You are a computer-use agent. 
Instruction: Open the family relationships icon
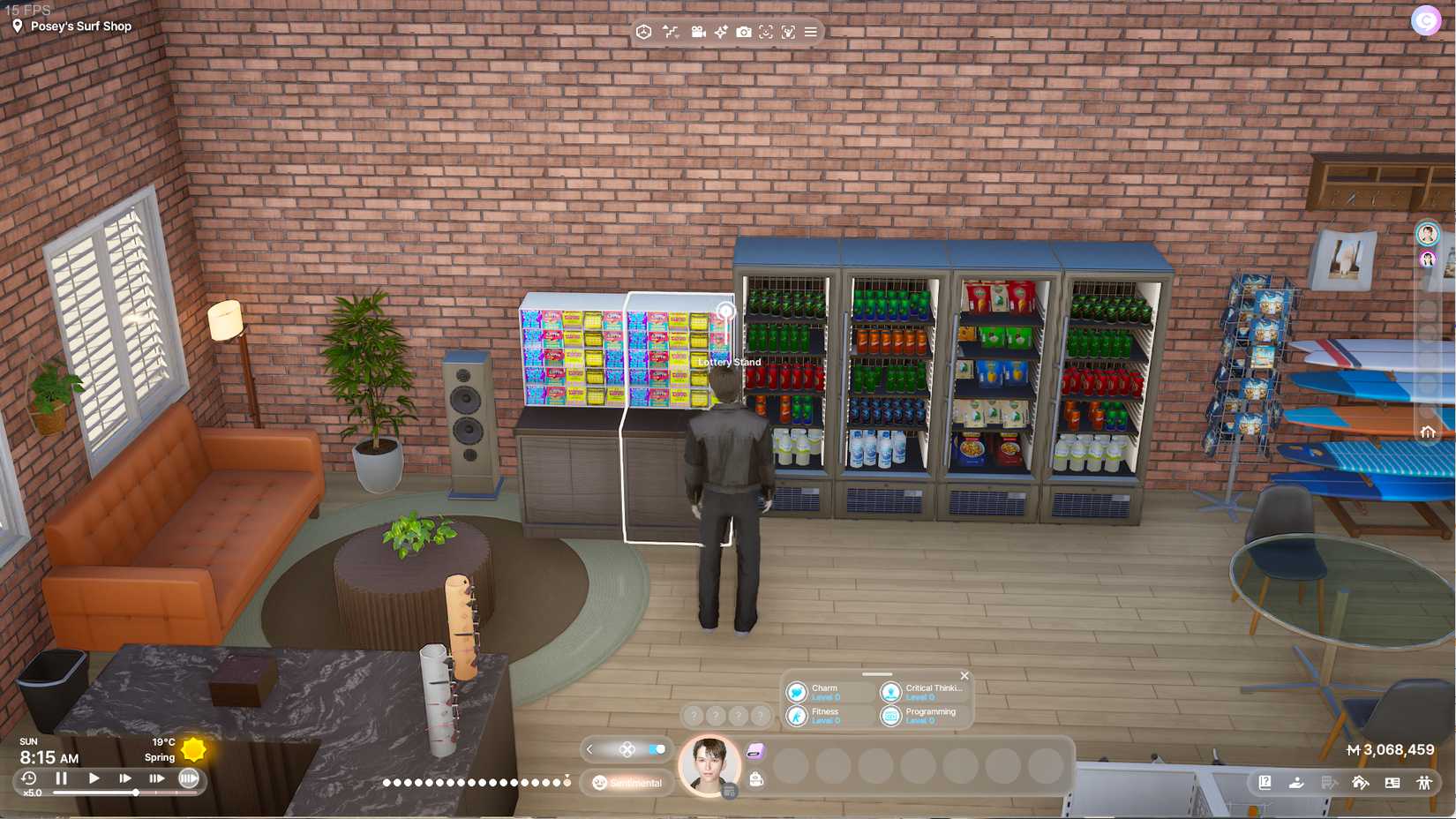[x=1423, y=782]
